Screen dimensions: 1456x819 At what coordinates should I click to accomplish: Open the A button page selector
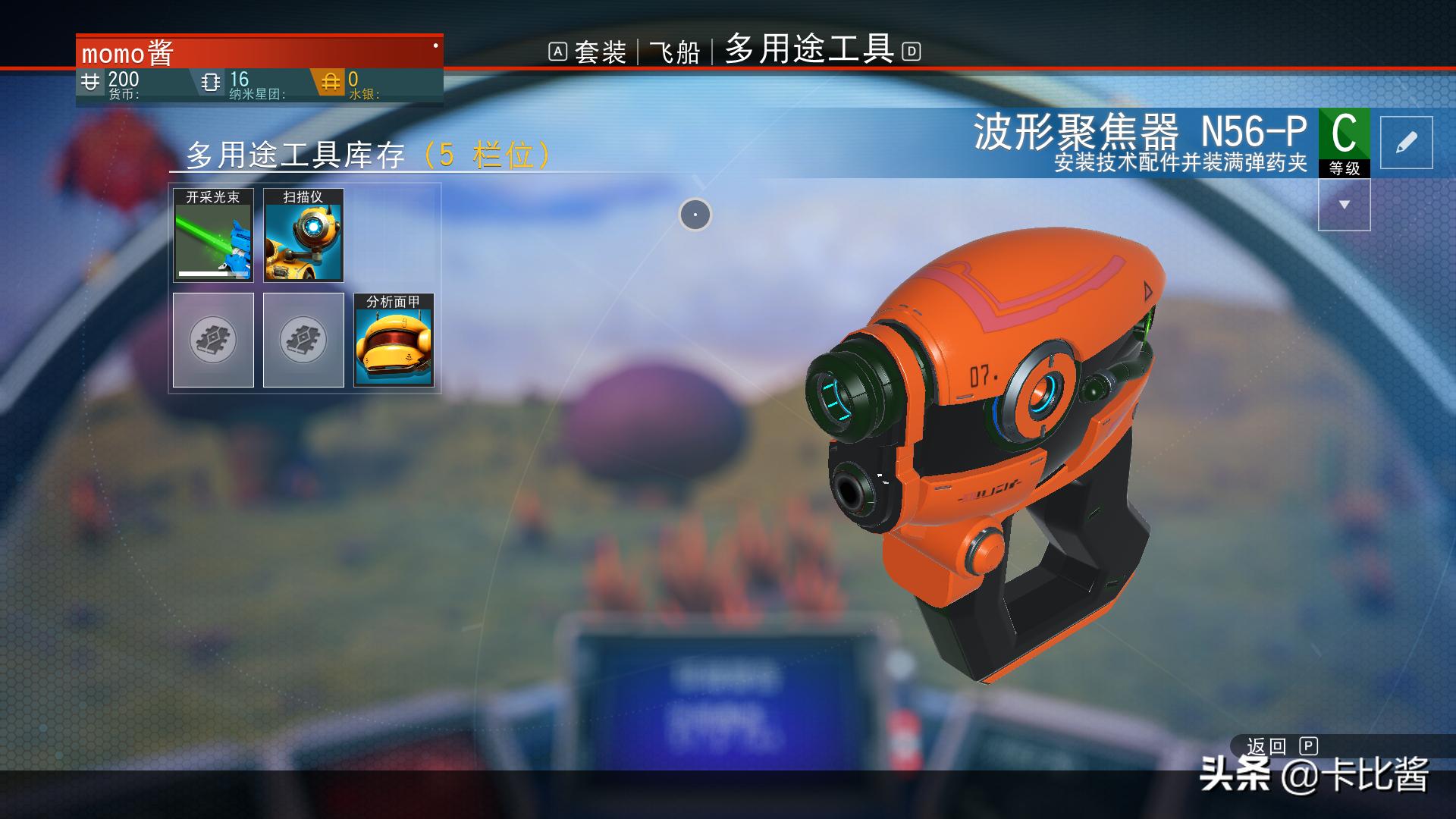click(559, 52)
